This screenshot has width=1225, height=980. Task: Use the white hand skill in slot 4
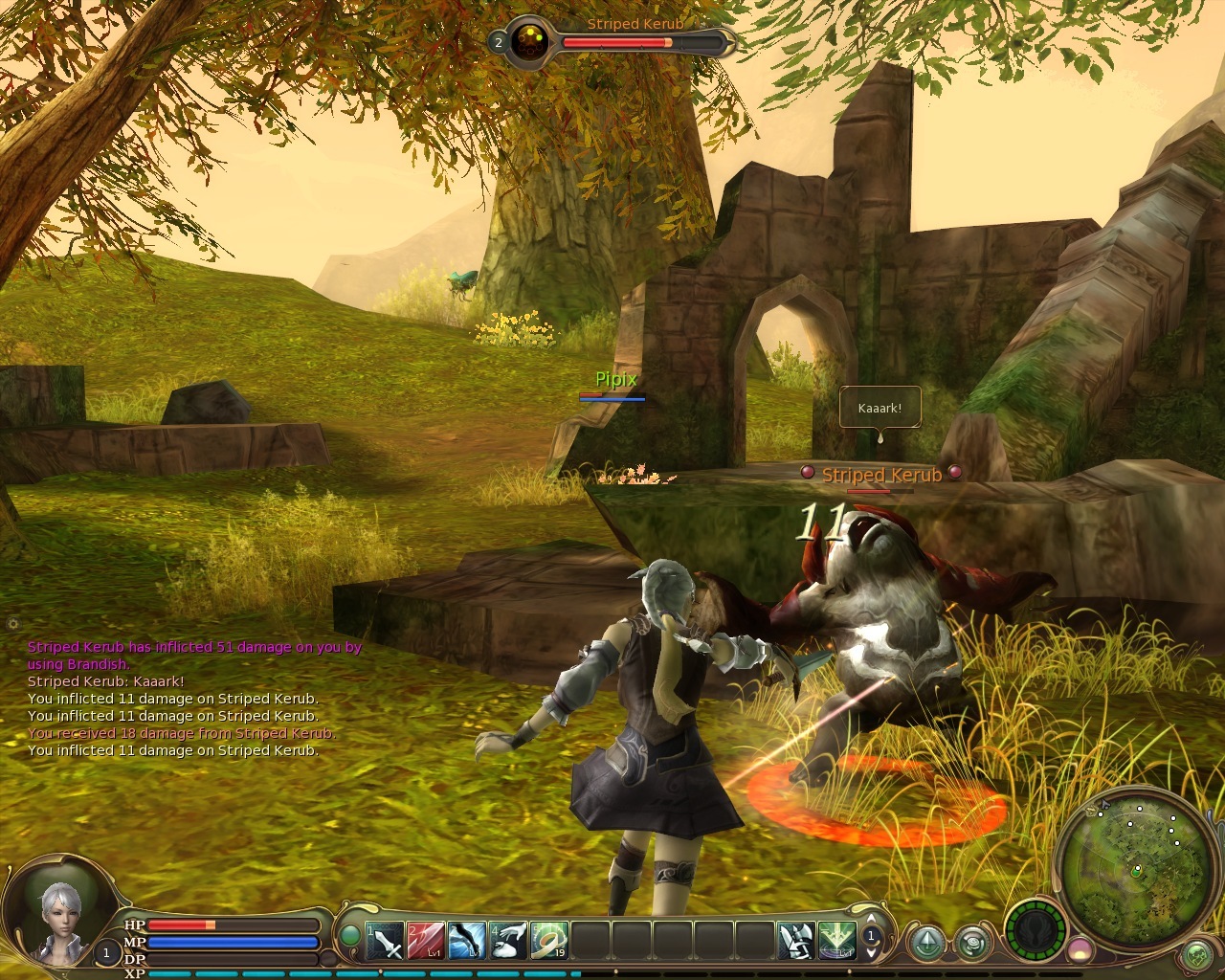coord(508,941)
